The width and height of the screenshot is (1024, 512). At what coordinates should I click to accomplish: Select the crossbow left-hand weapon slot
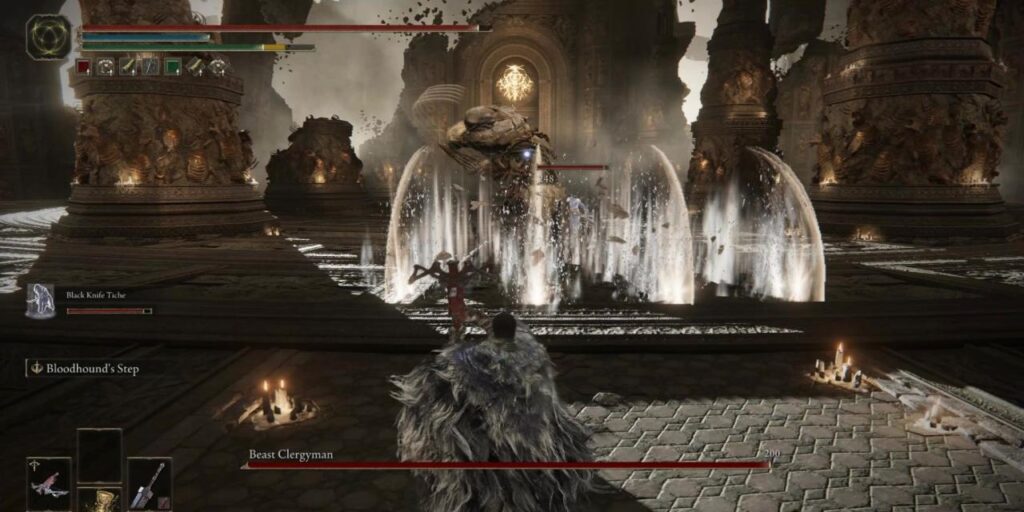(49, 483)
